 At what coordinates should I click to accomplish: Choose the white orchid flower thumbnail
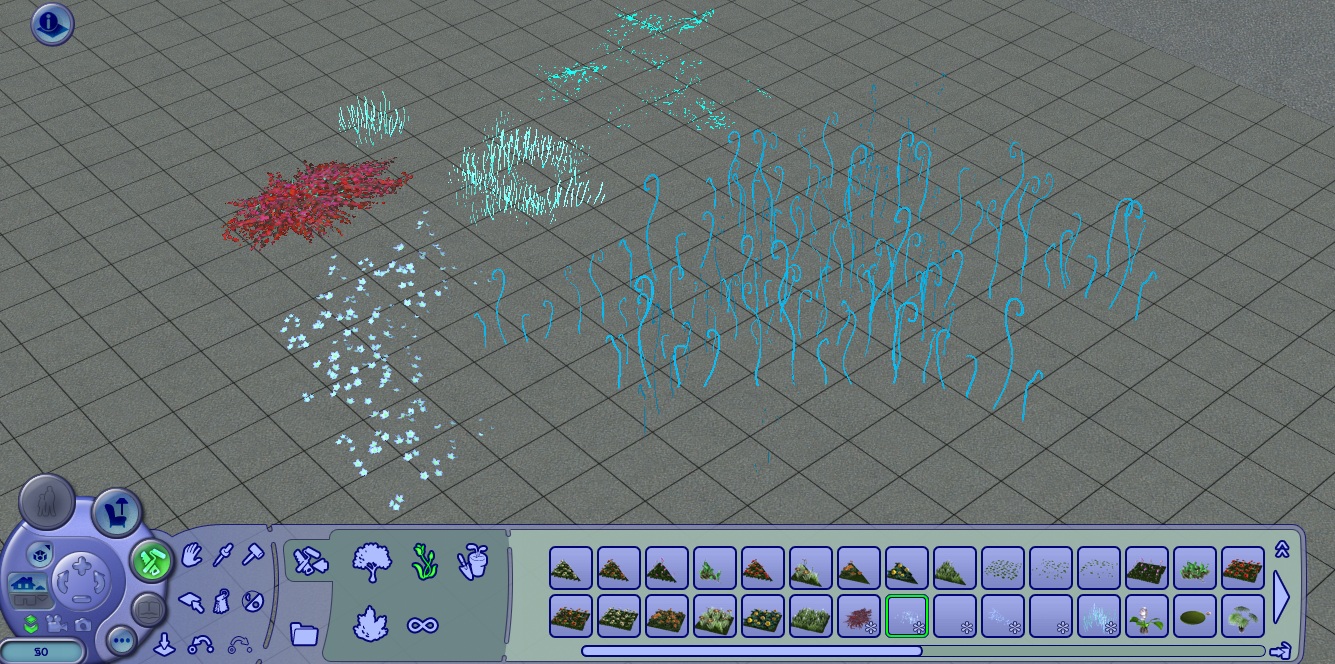(x=1146, y=616)
